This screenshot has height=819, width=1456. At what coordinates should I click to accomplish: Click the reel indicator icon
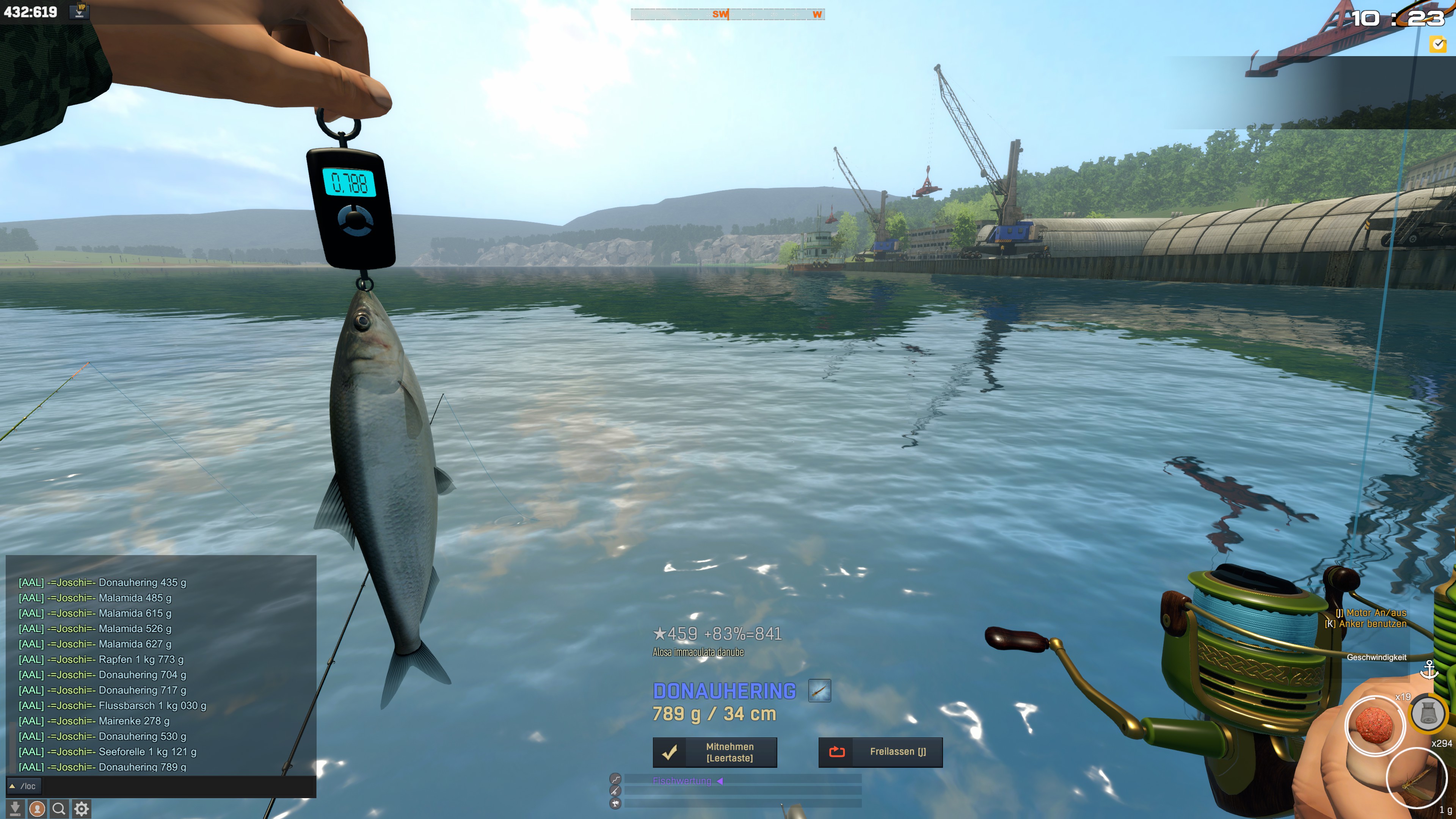click(615, 803)
